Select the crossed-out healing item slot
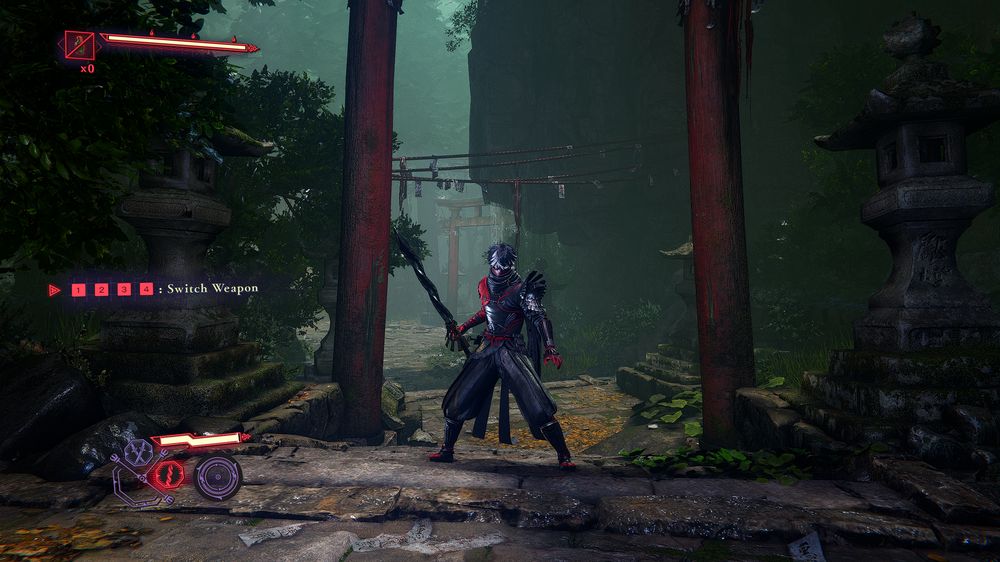This screenshot has width=1000, height=562. pos(79,45)
